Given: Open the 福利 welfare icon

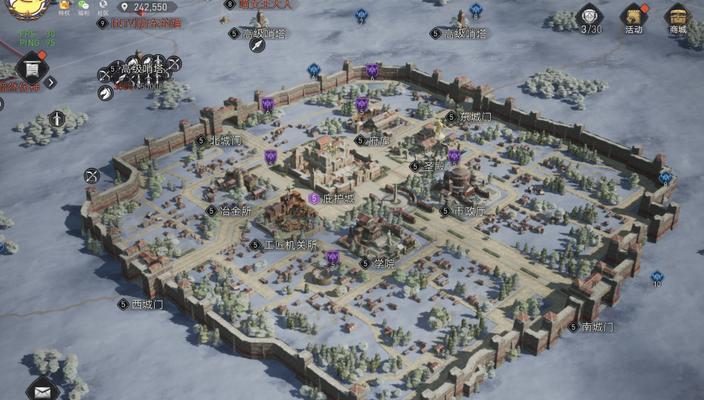Looking at the screenshot, I should [83, 7].
